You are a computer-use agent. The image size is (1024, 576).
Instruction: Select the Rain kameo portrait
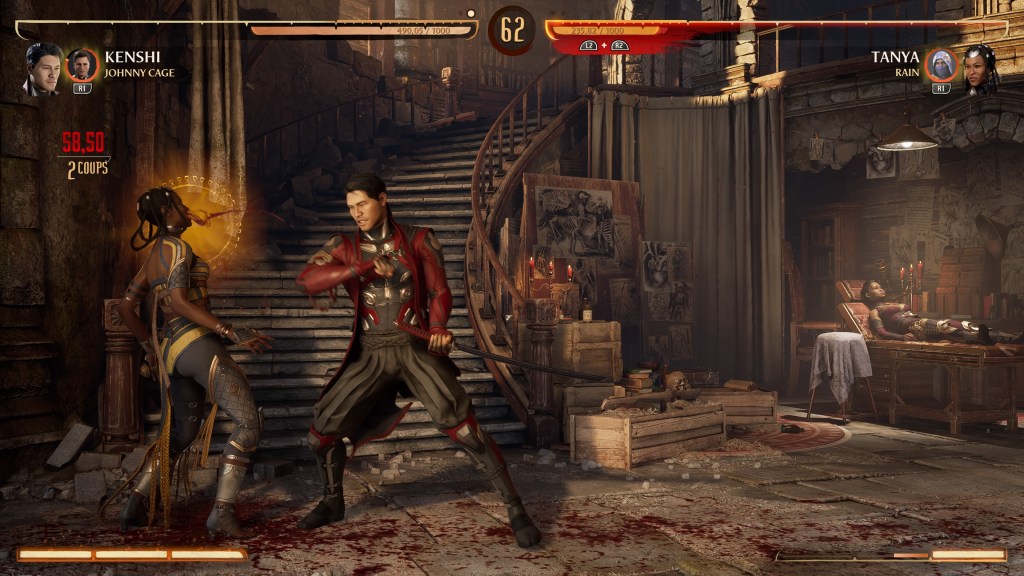tap(941, 66)
